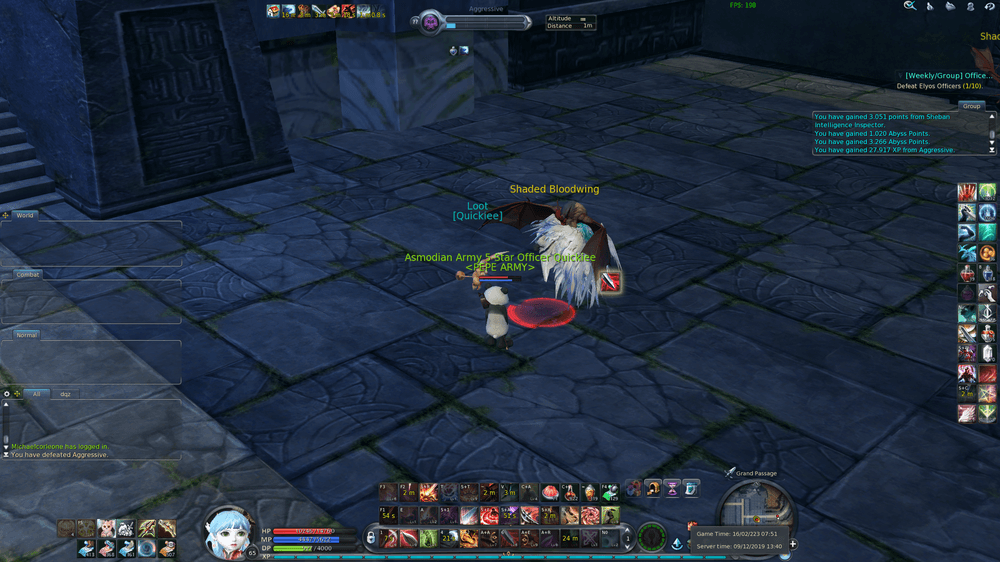Open chat settings gear icon
The width and height of the screenshot is (1000, 562).
(x=6, y=394)
